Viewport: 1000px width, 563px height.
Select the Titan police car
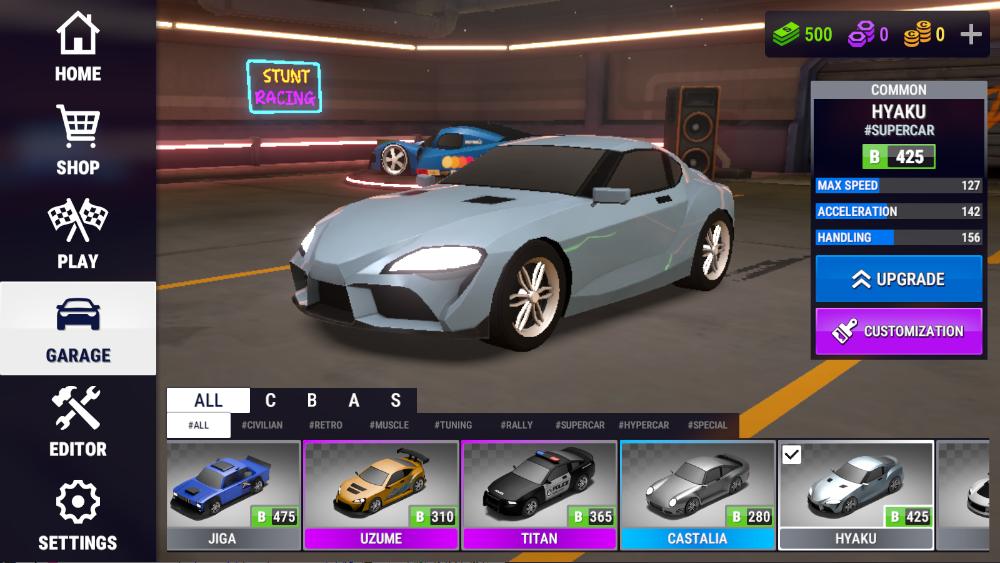[x=539, y=495]
